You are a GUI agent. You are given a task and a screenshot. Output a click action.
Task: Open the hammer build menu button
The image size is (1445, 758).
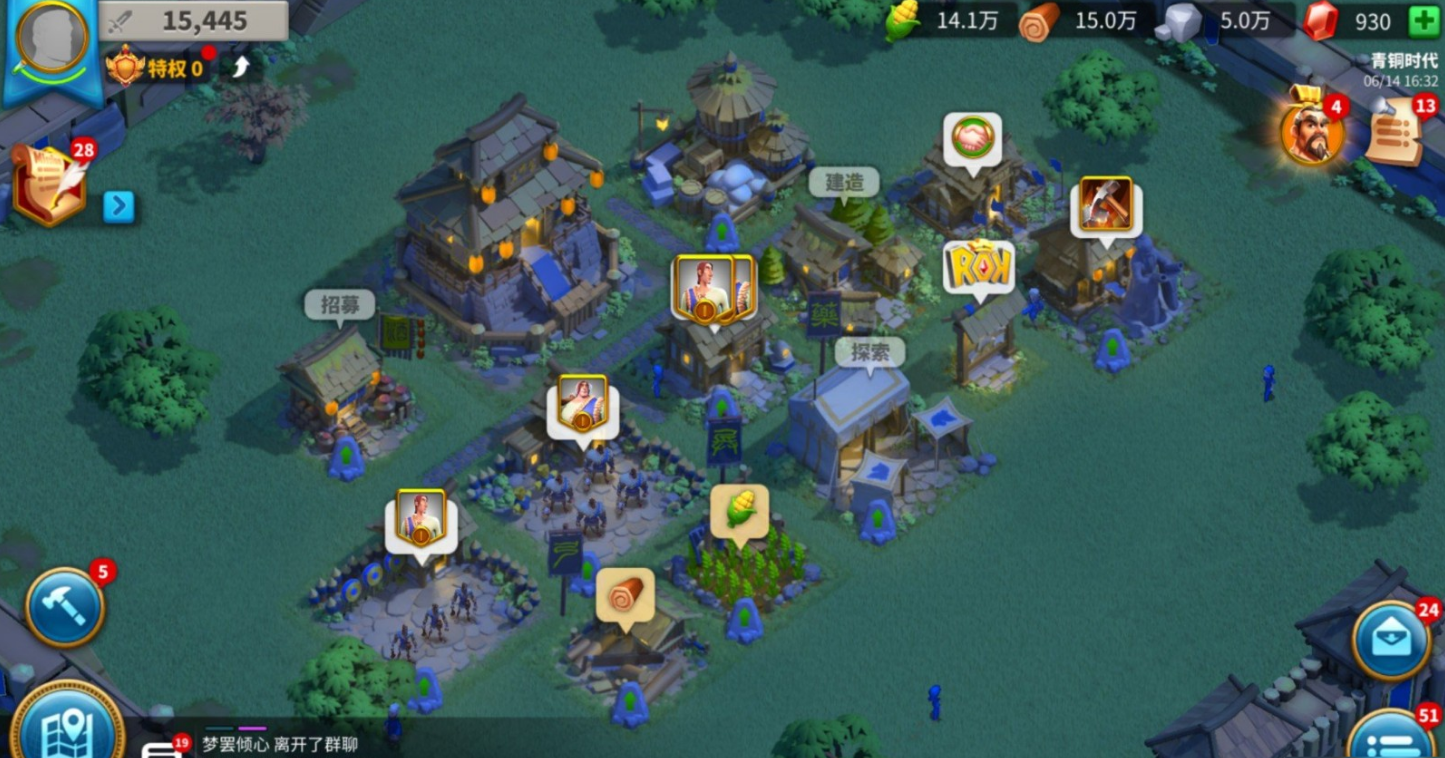65,607
